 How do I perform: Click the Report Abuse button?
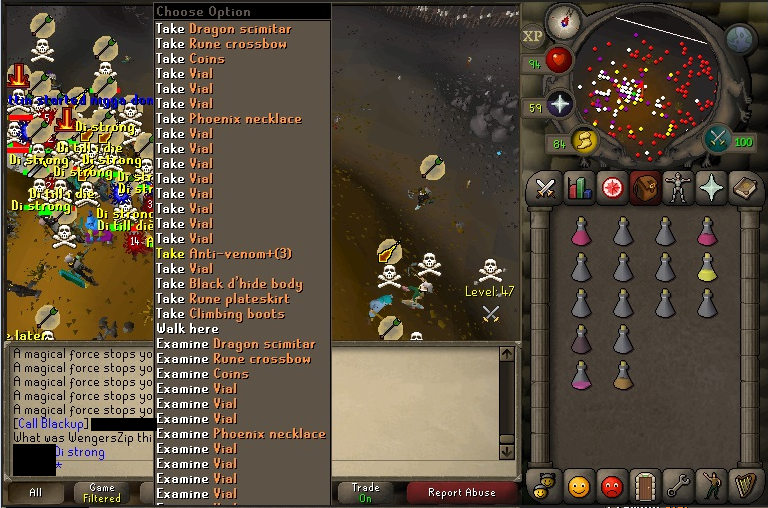click(x=460, y=492)
